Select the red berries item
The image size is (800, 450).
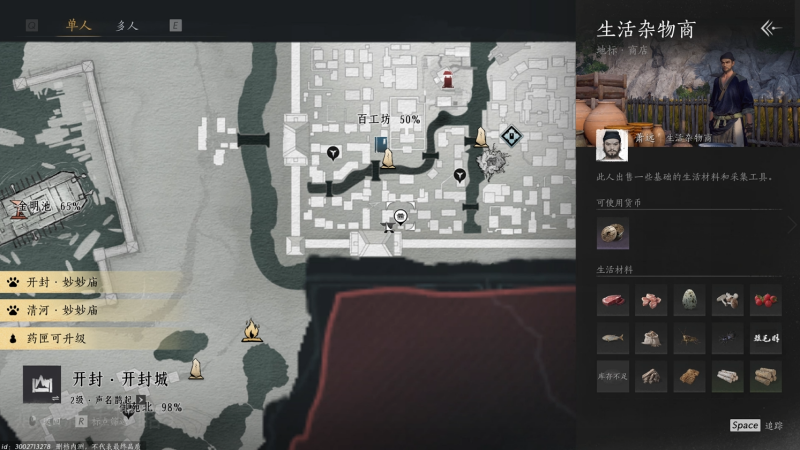click(x=766, y=300)
